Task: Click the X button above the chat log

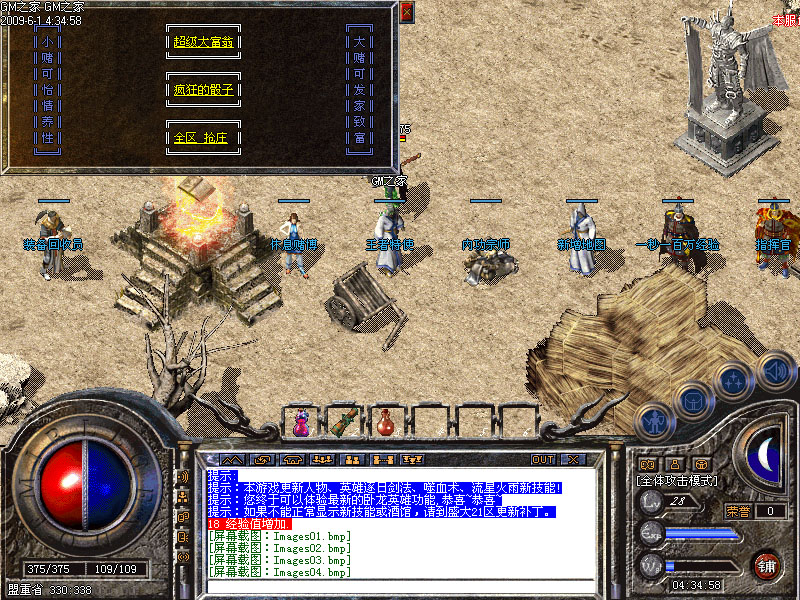Action: coord(573,460)
